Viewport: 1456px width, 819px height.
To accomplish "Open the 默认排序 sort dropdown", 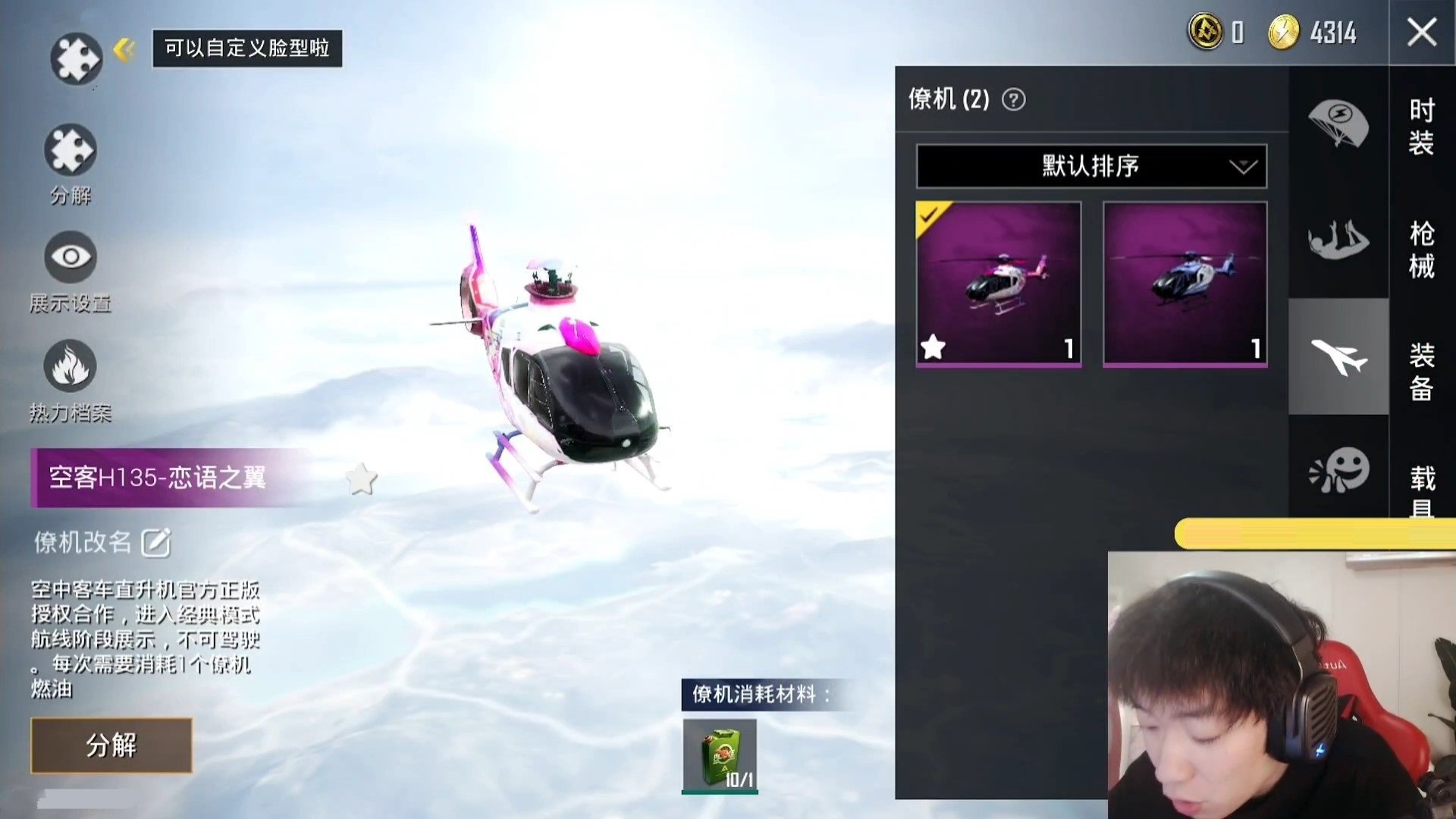I will pyautogui.click(x=1091, y=166).
